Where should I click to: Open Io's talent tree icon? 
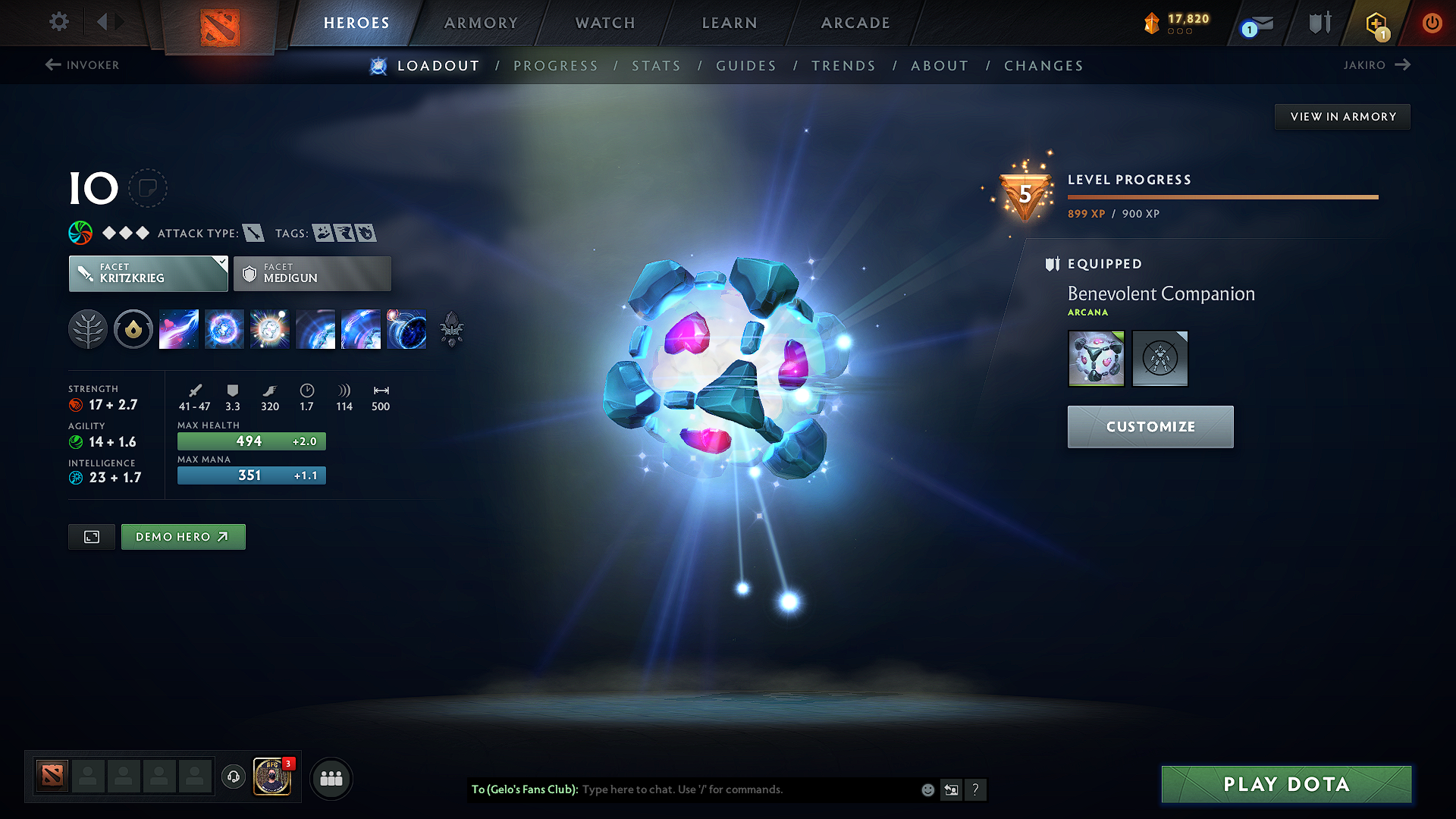coord(87,329)
